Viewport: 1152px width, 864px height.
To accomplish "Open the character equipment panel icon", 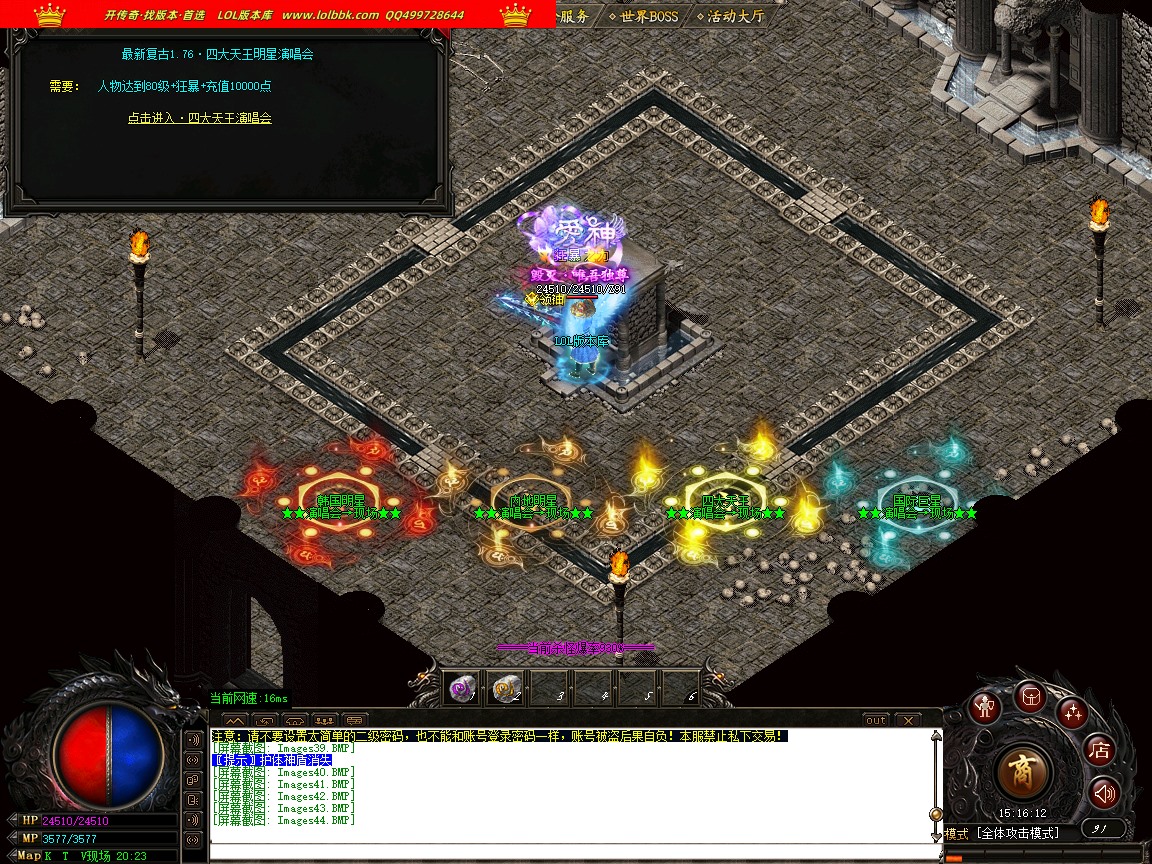I will coord(987,707).
